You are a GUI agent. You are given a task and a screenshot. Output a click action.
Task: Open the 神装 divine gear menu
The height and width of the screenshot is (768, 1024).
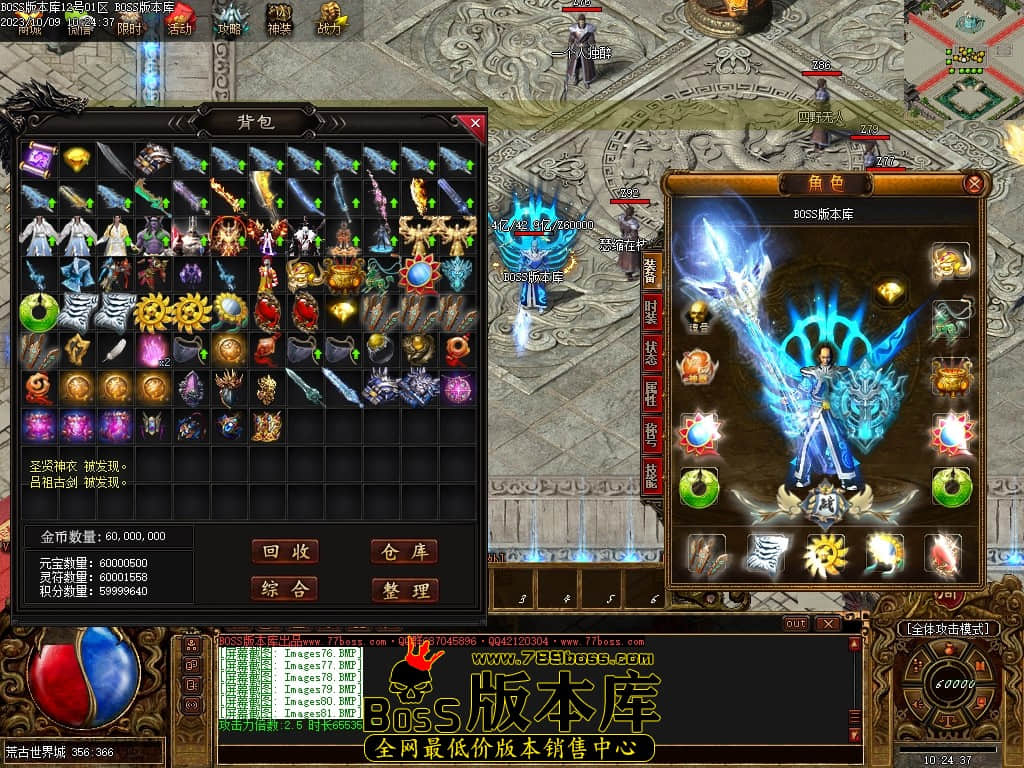coord(279,18)
